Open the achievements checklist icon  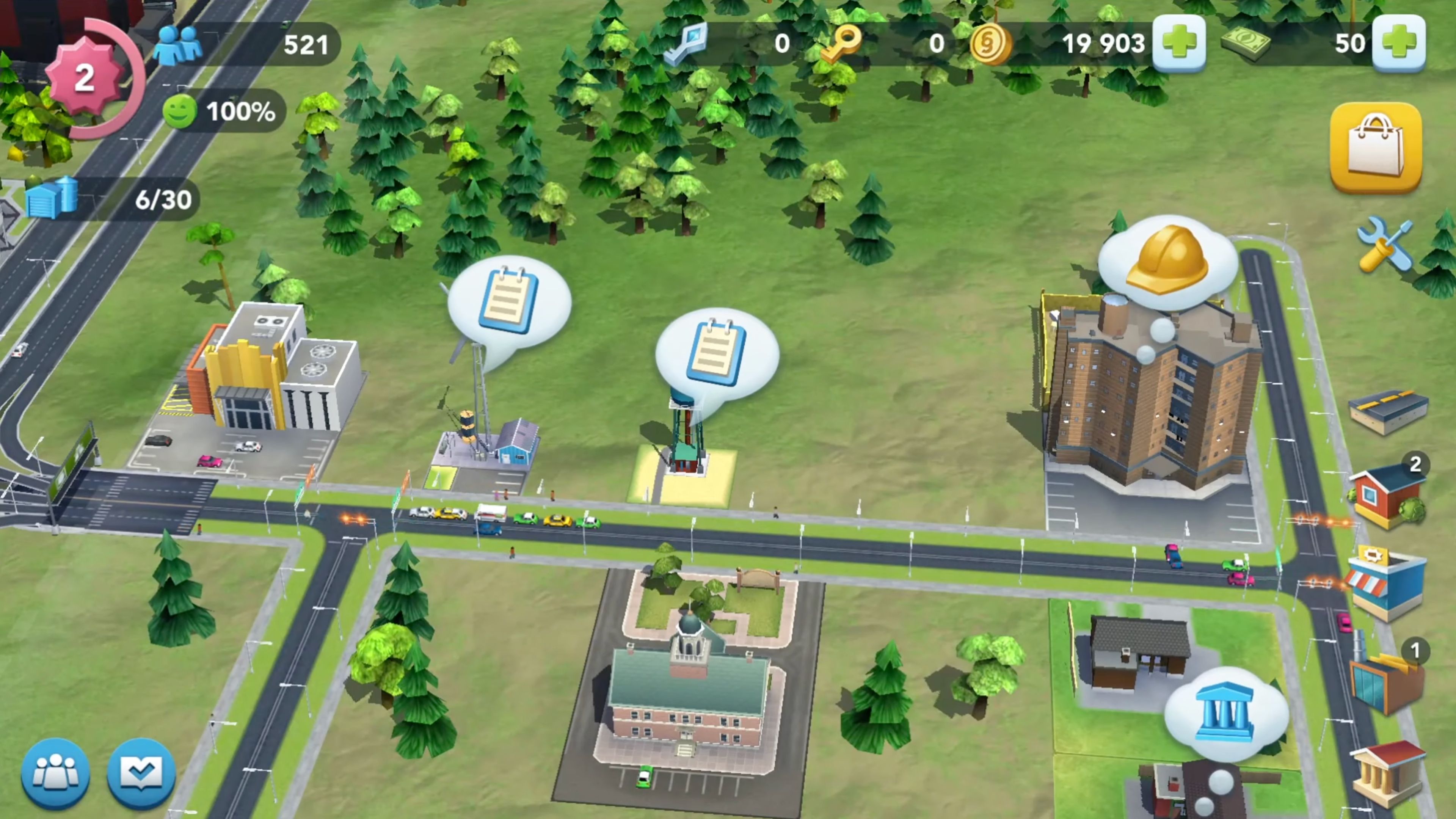141,774
